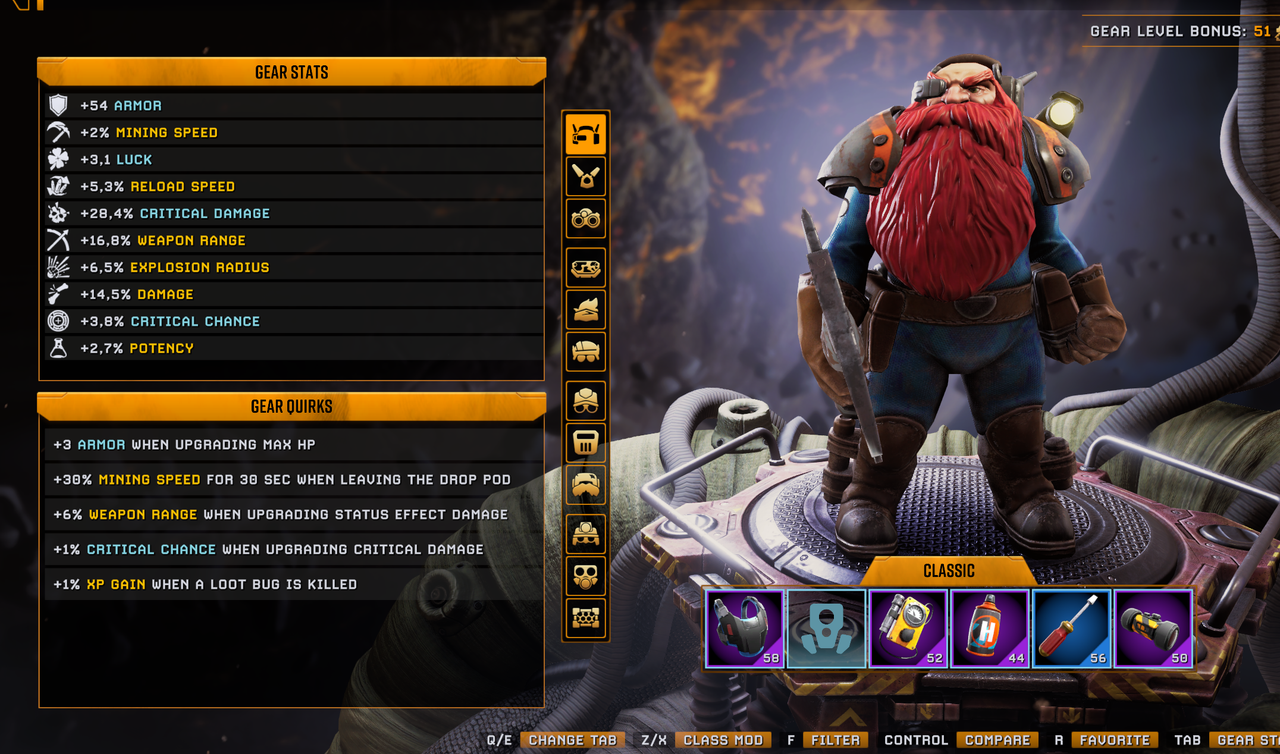Viewport: 1280px width, 754px height.
Task: Select the armor vest gear slot
Action: coord(745,628)
